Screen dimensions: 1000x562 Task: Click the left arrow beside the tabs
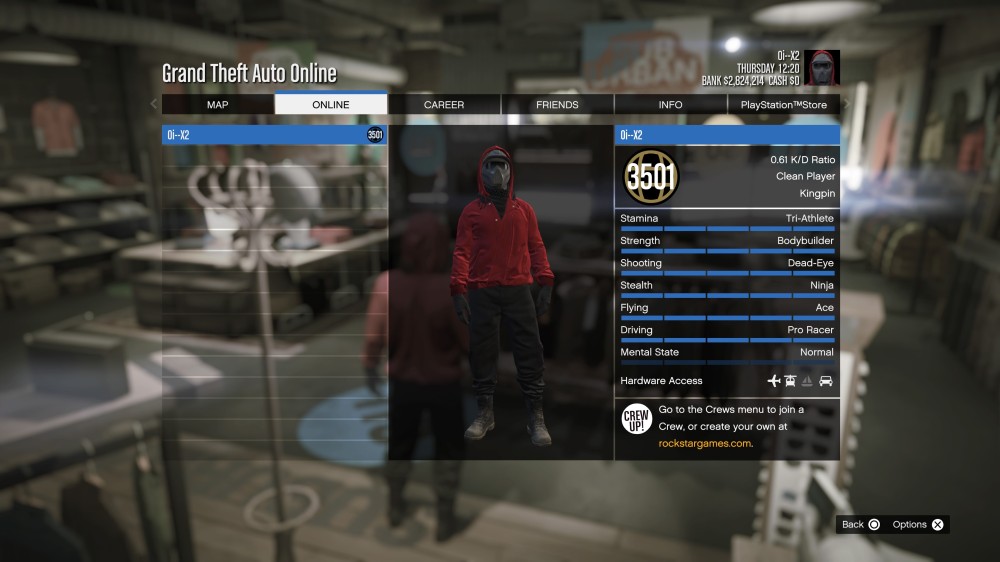pyautogui.click(x=154, y=104)
